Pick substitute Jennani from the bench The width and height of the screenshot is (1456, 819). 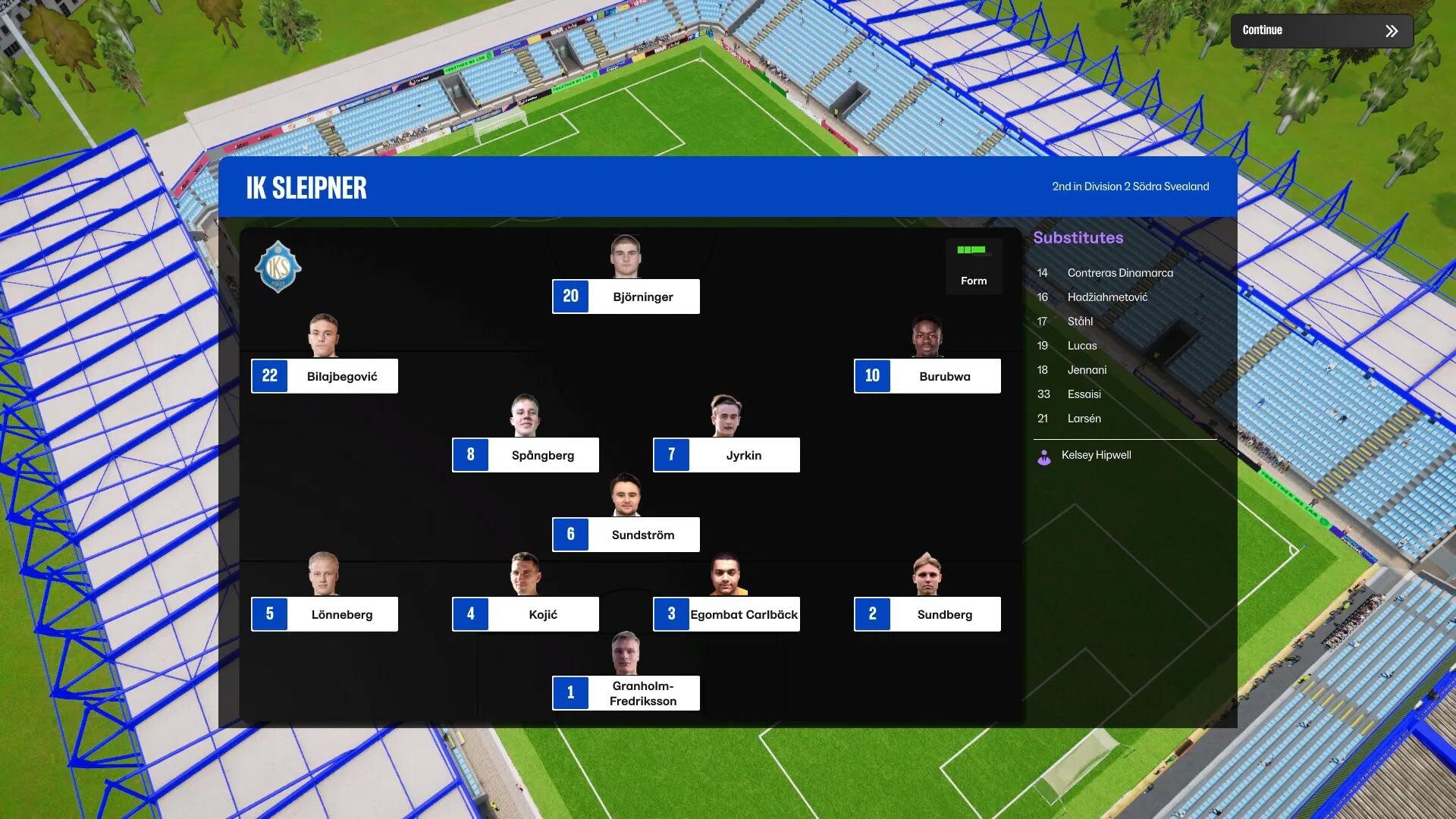(1087, 370)
